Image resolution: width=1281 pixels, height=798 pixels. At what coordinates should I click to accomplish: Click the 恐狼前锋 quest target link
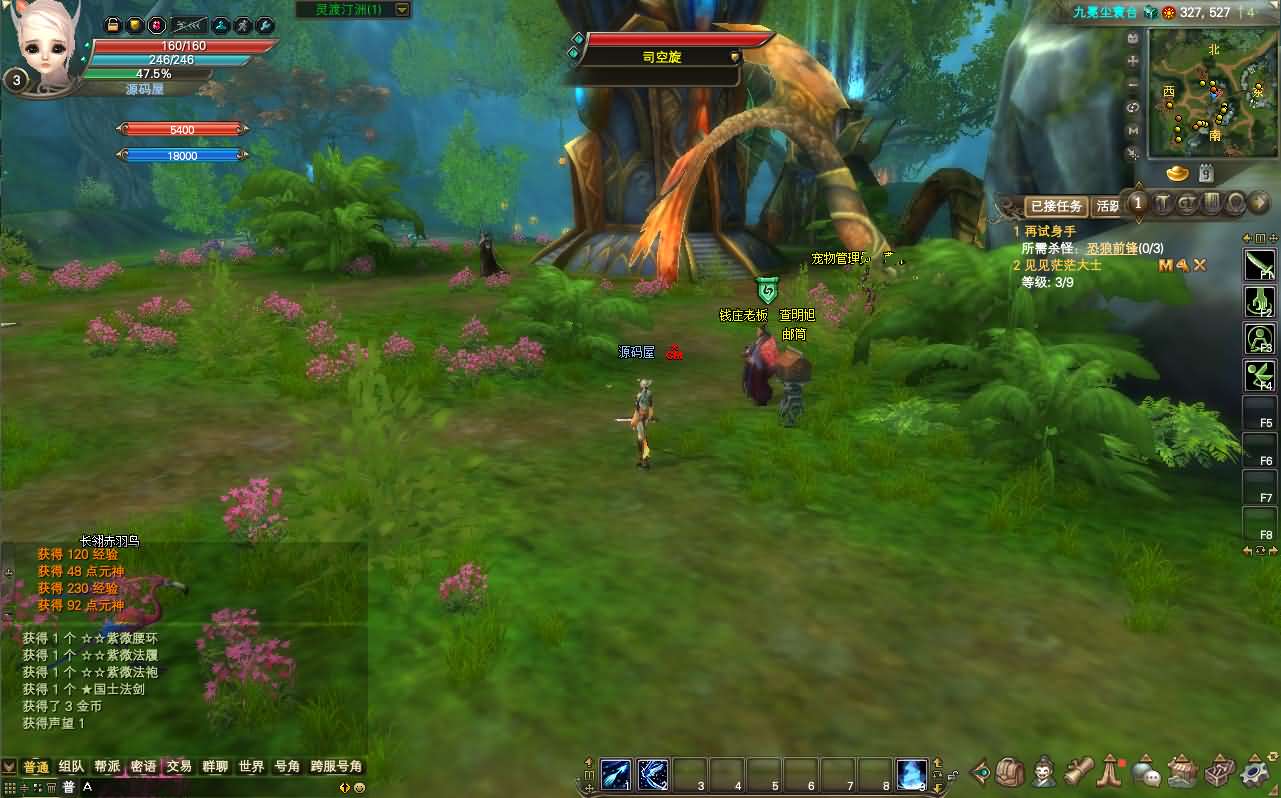click(x=1112, y=248)
